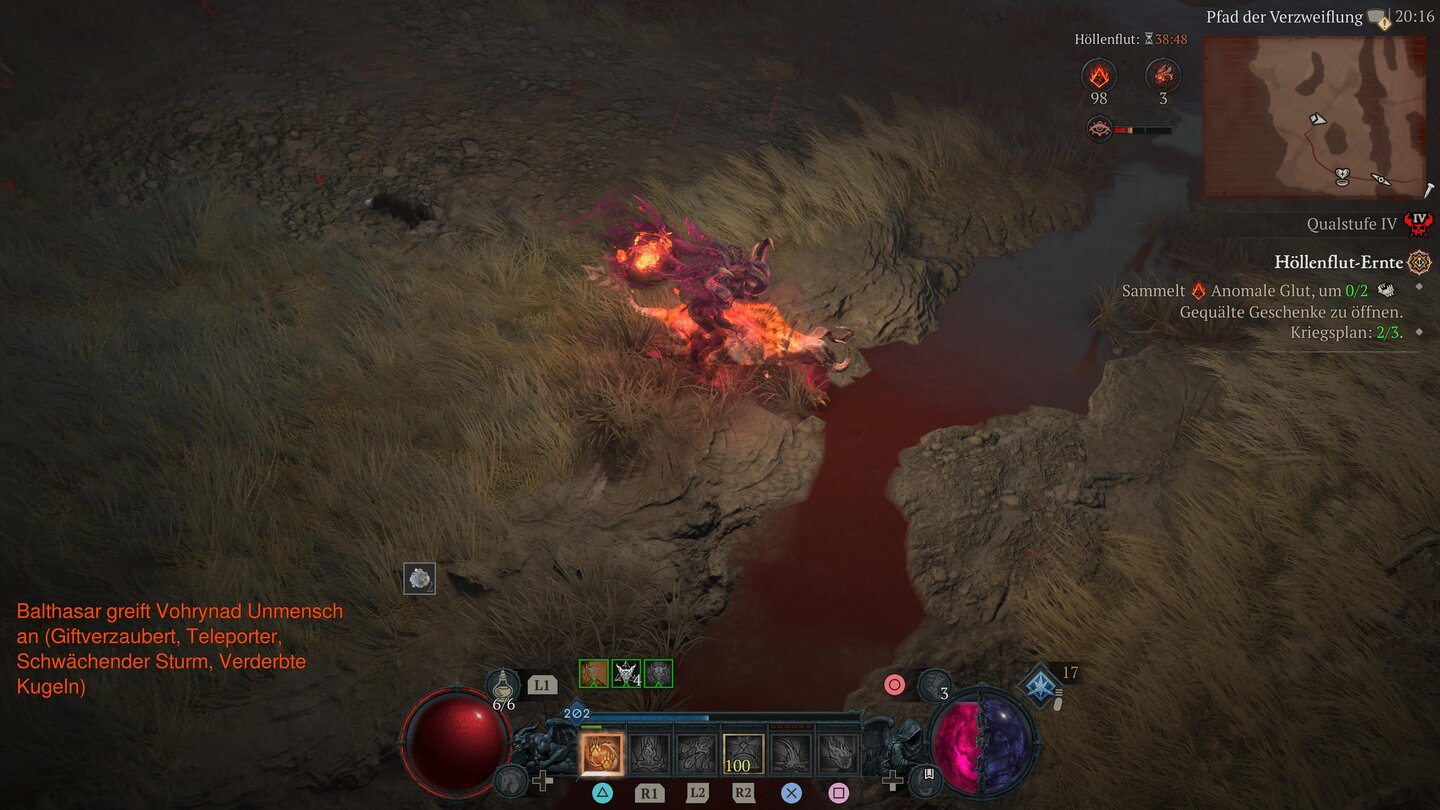Click the chat notification icon by zone name

(1380, 18)
